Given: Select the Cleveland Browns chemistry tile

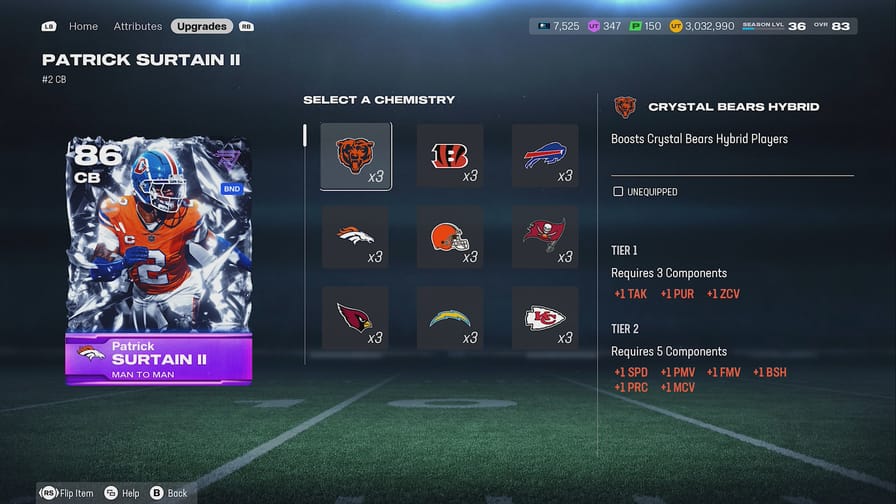Looking at the screenshot, I should pos(450,237).
